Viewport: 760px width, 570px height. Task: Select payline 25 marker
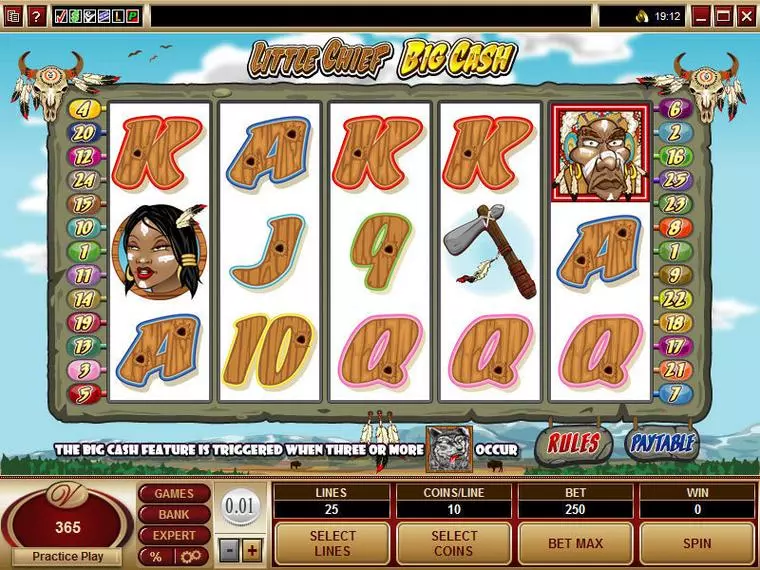(x=674, y=180)
